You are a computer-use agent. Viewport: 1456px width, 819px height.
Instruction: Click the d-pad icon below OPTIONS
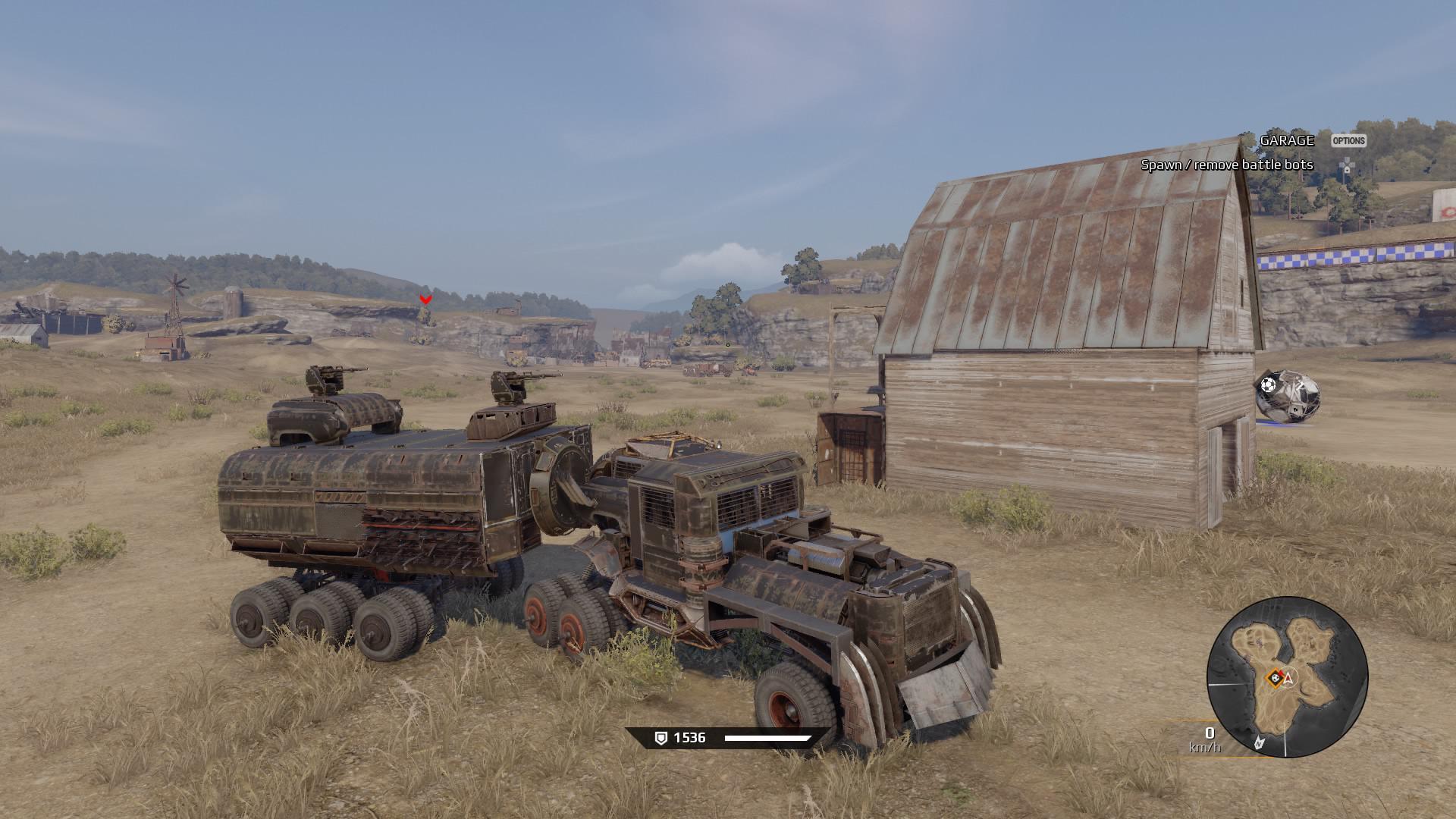(x=1347, y=164)
